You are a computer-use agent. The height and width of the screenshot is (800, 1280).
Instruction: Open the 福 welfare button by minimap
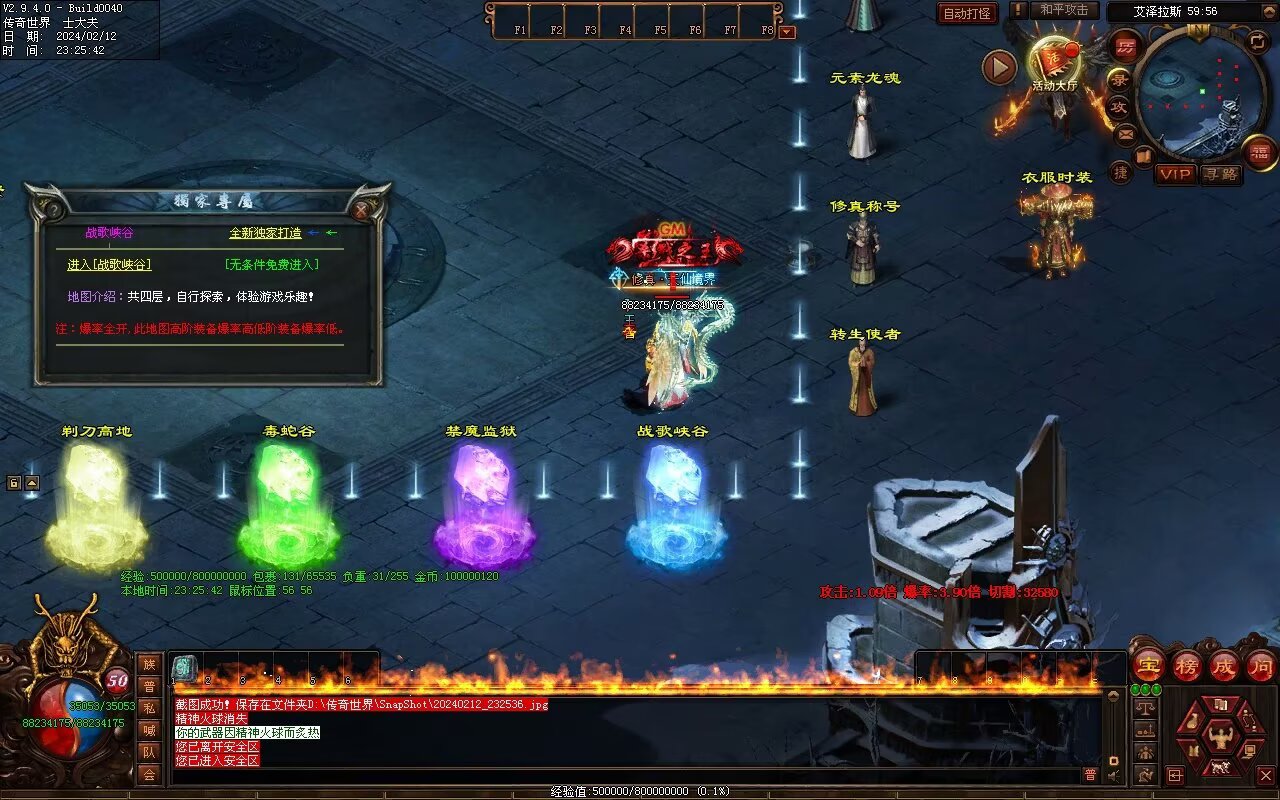[1259, 153]
